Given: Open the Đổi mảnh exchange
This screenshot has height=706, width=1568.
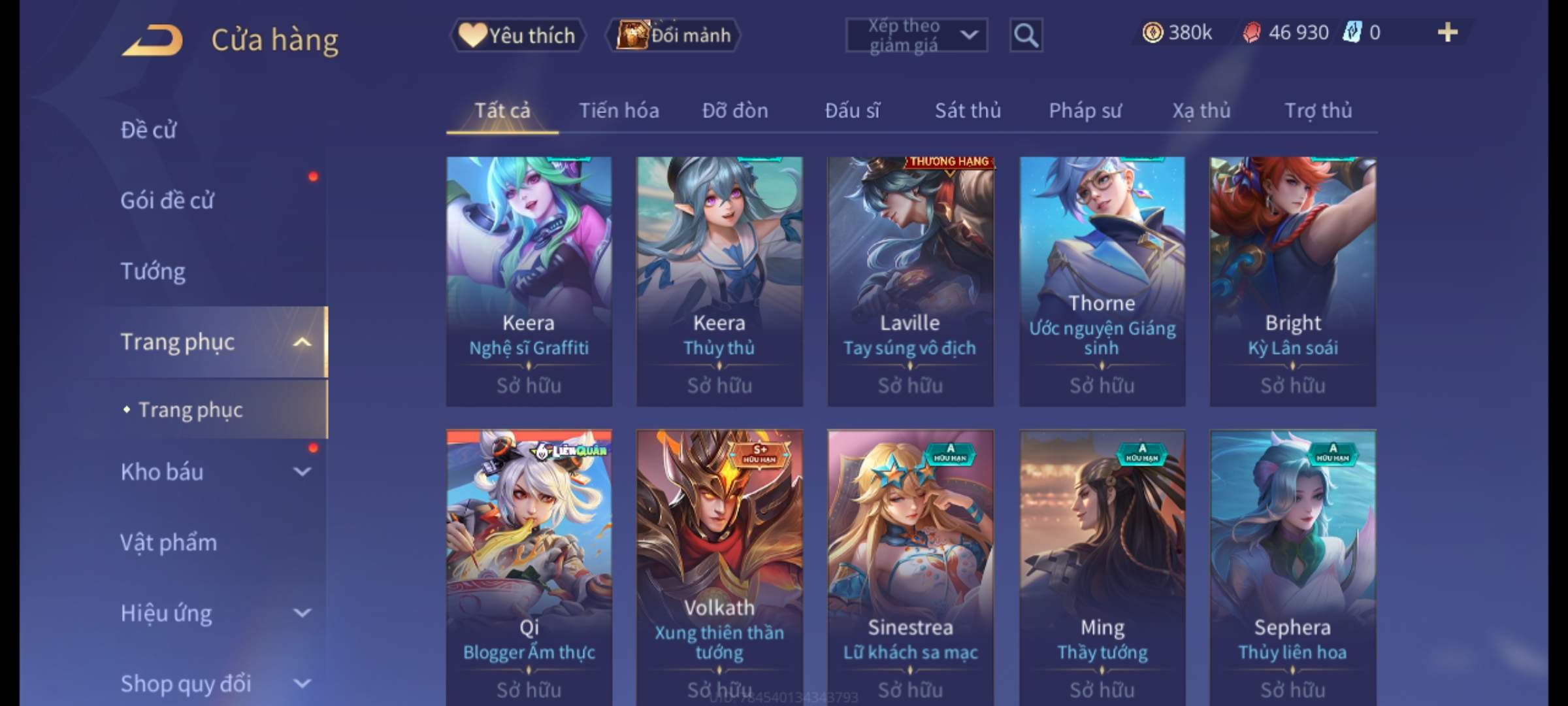Looking at the screenshot, I should click(674, 35).
